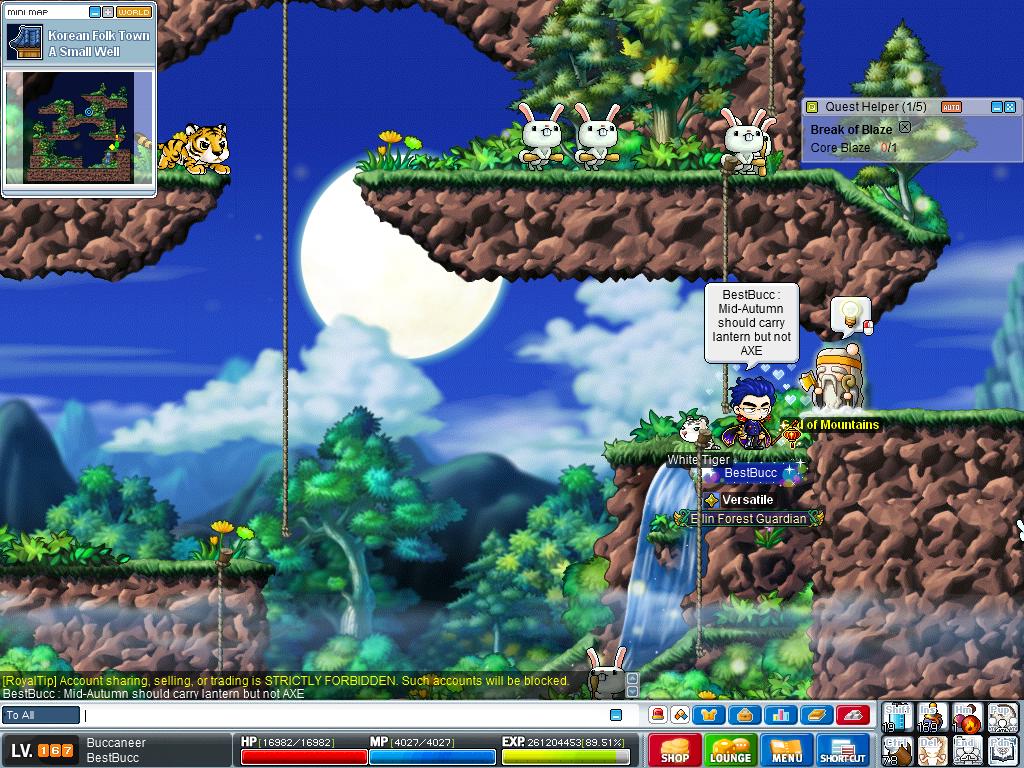Use the Shift quickslot blue potion
1024x768 pixels.
click(897, 717)
